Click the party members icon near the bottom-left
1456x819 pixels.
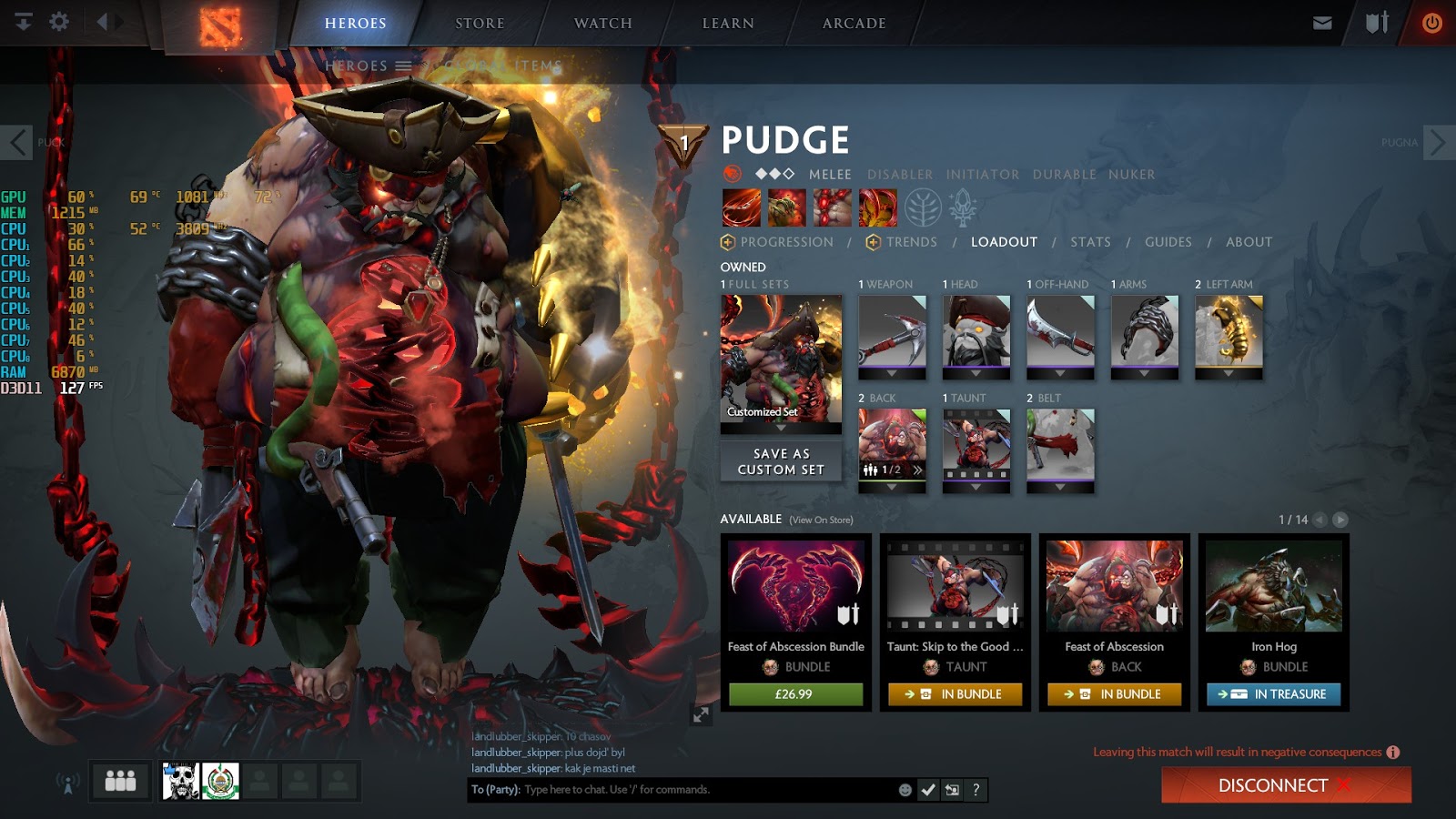tap(119, 780)
